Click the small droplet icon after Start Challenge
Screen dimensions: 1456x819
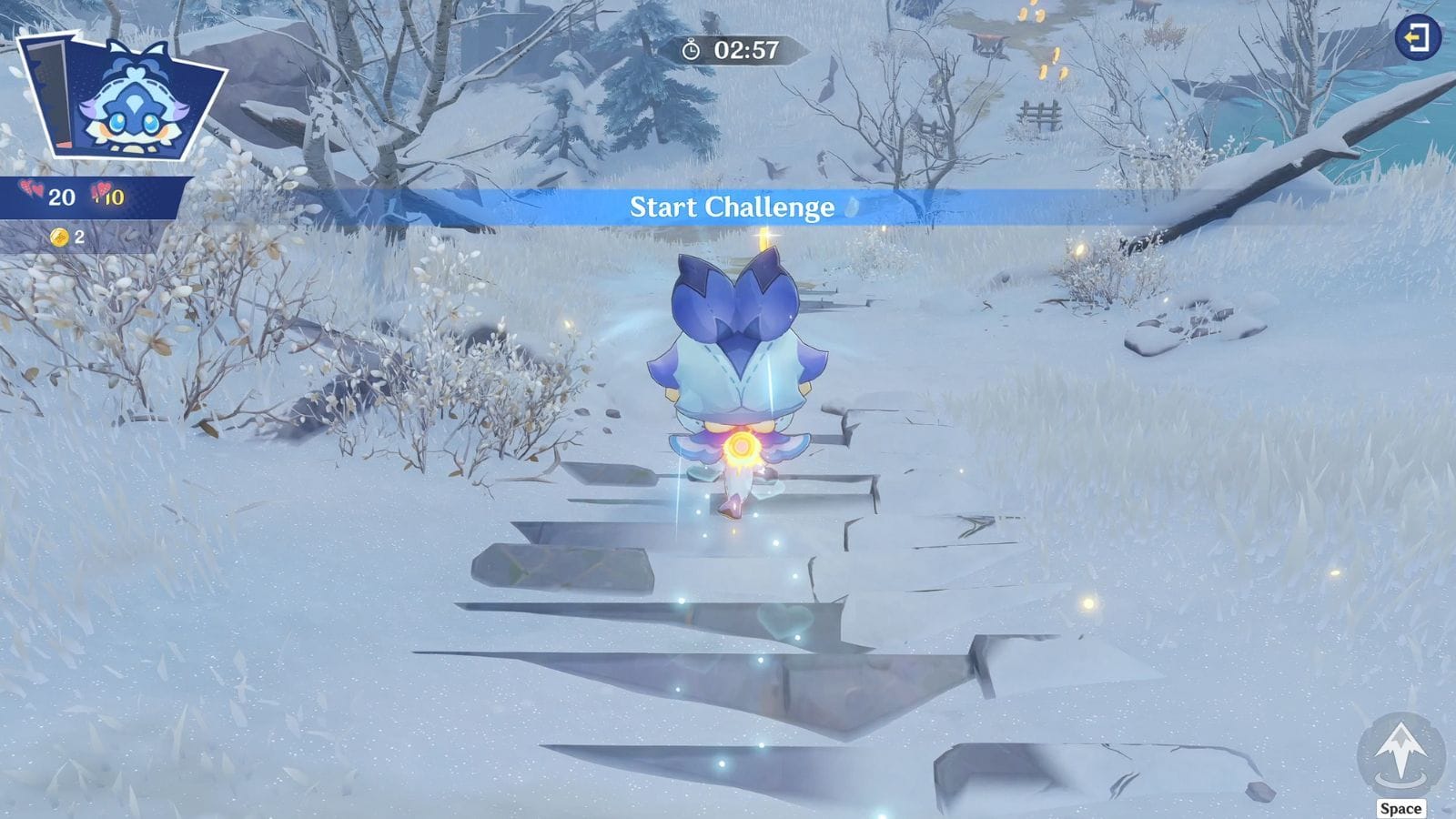pos(850,207)
